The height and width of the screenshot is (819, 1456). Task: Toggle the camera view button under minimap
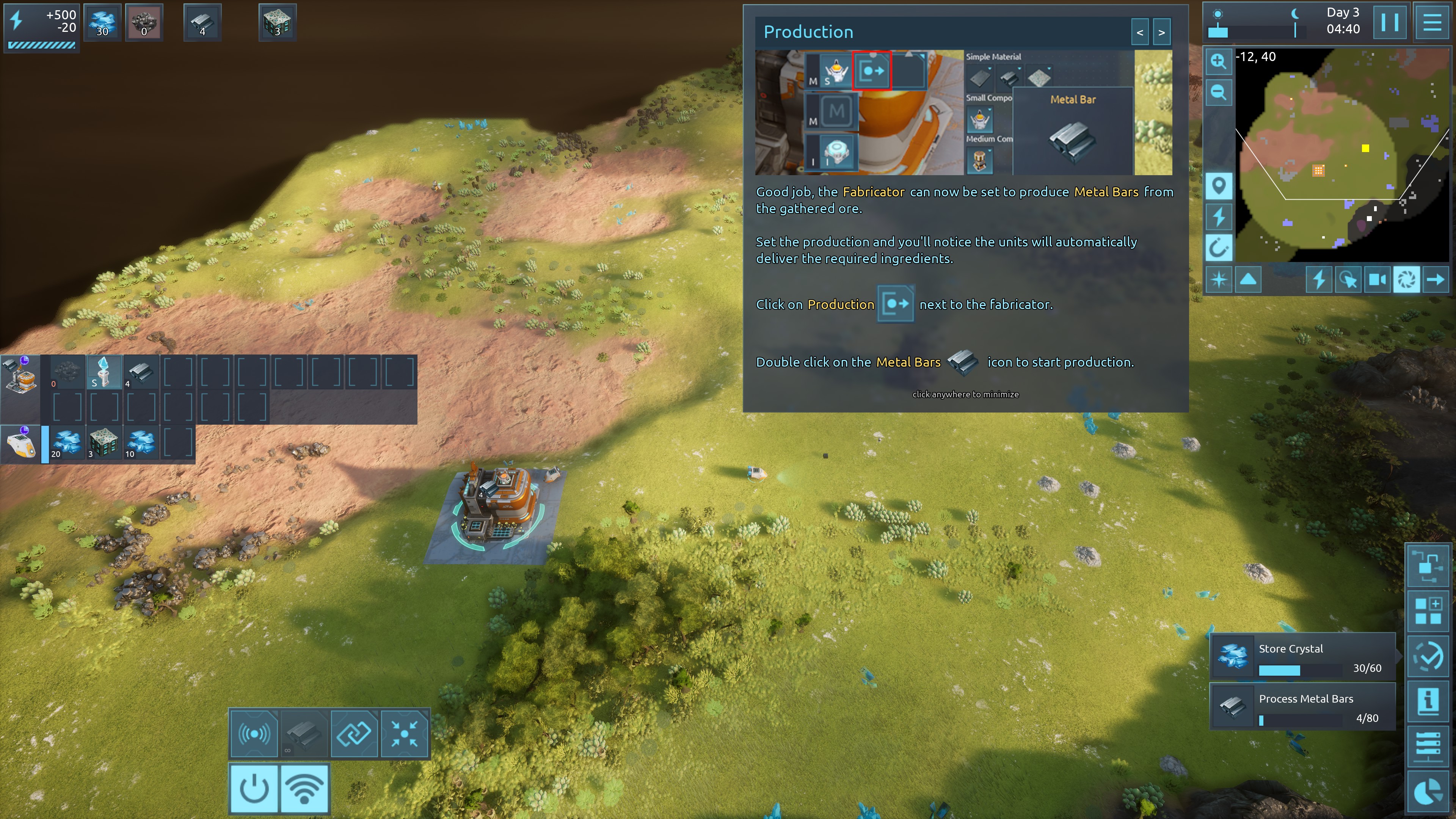tap(1377, 280)
